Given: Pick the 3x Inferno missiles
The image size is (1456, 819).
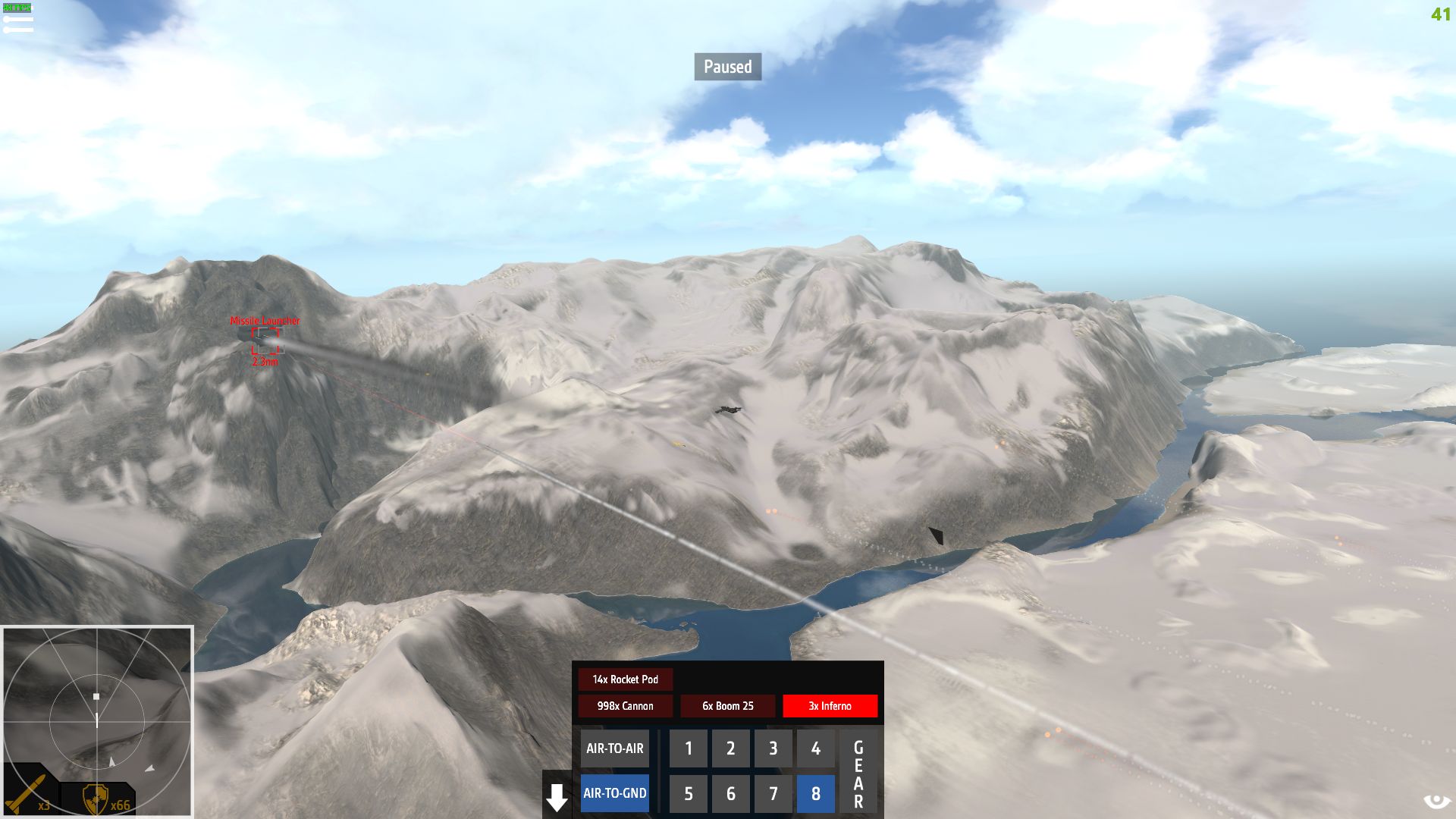Looking at the screenshot, I should 830,706.
